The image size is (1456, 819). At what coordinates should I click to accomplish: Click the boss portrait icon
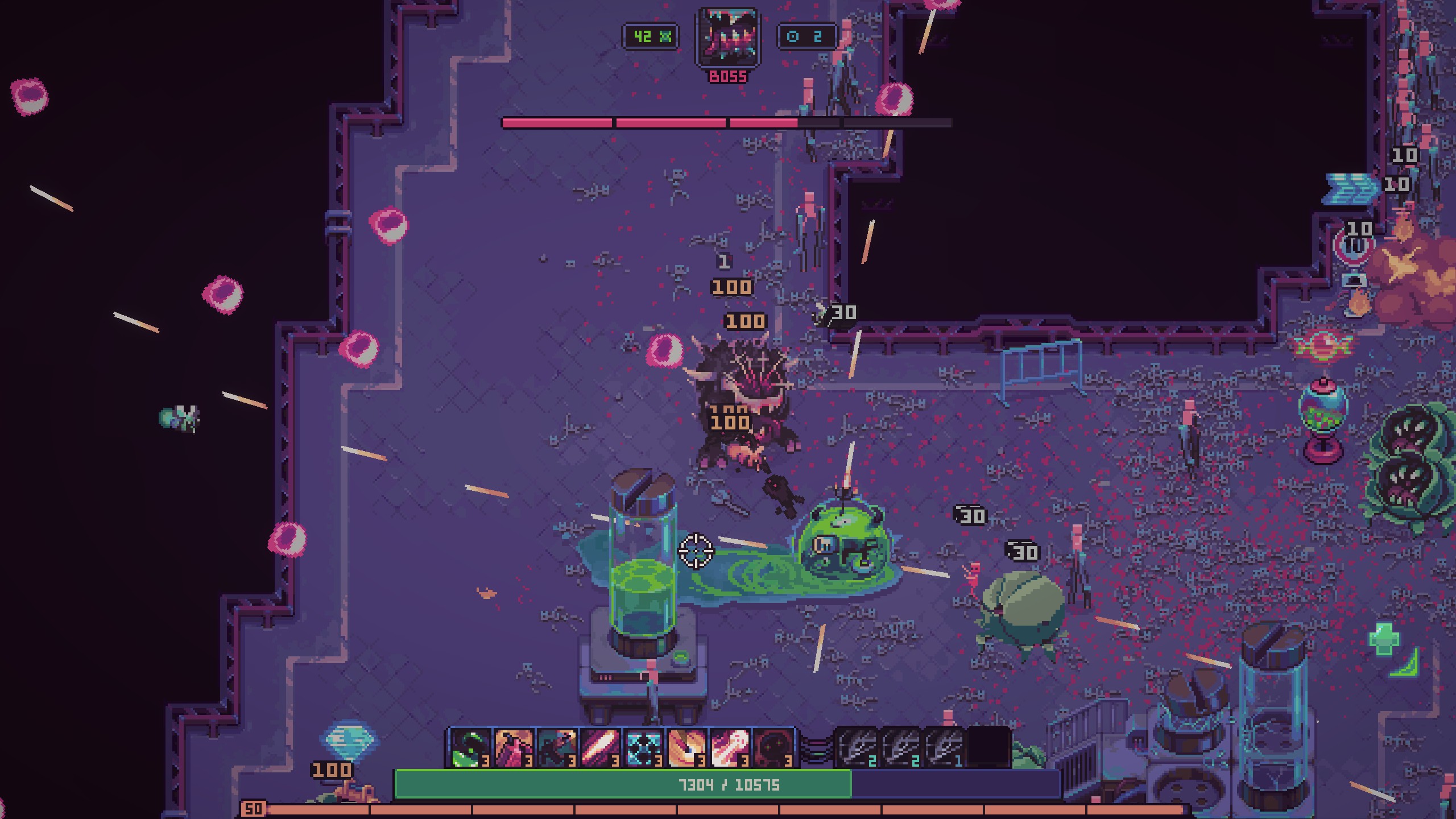point(728,39)
